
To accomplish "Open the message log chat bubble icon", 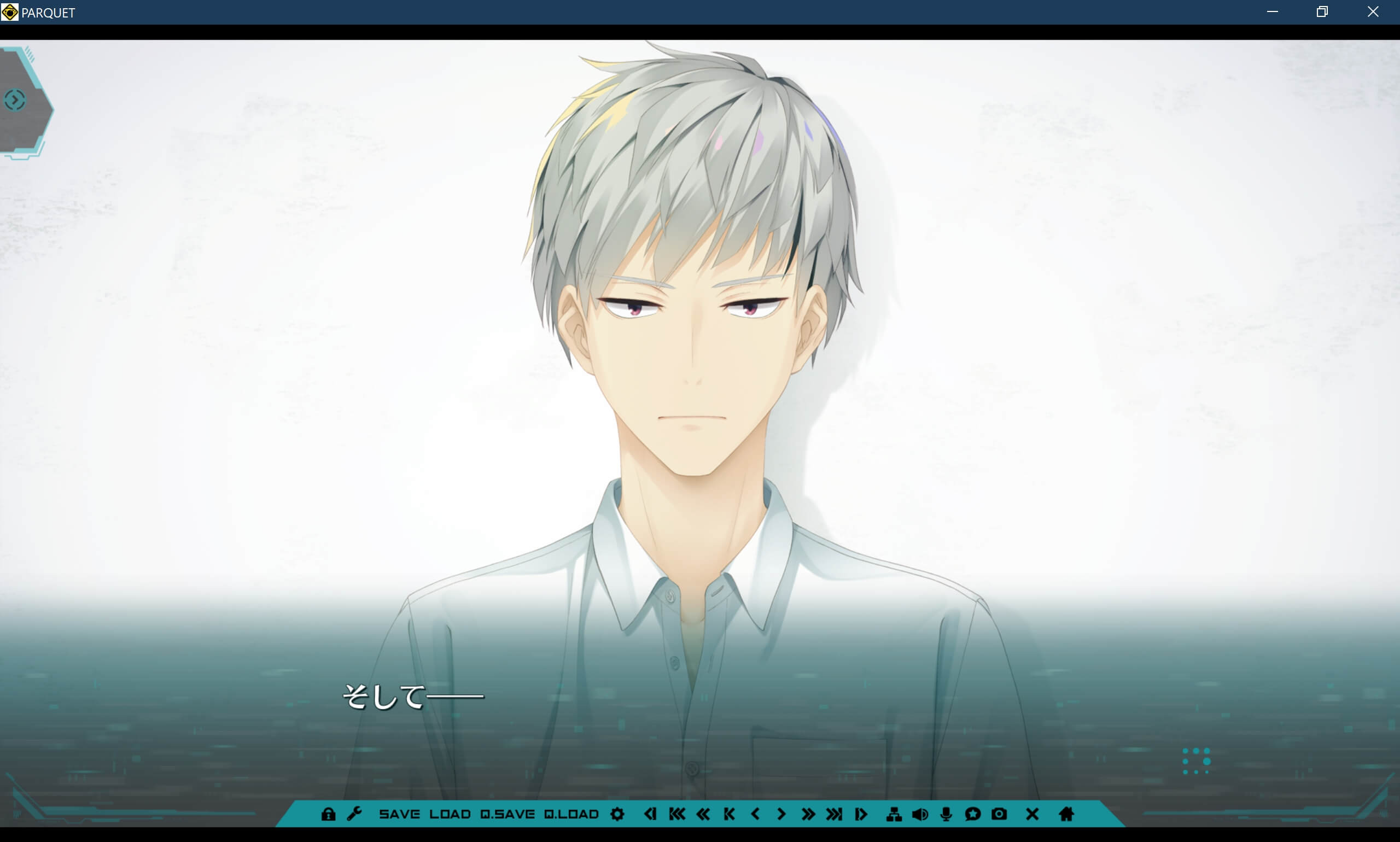I will 973,815.
